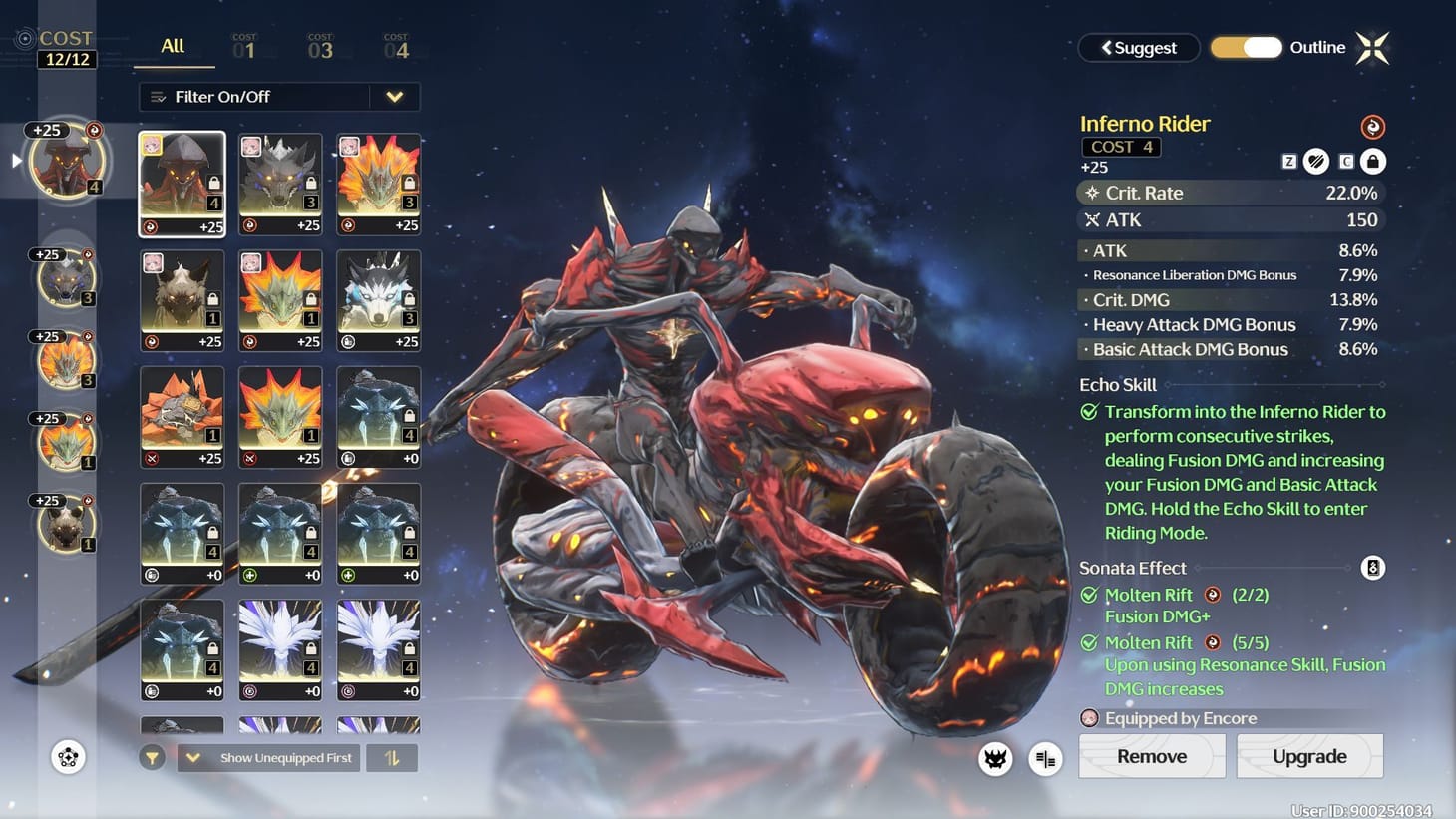Open the settings gear in the bottom left

[x=67, y=758]
